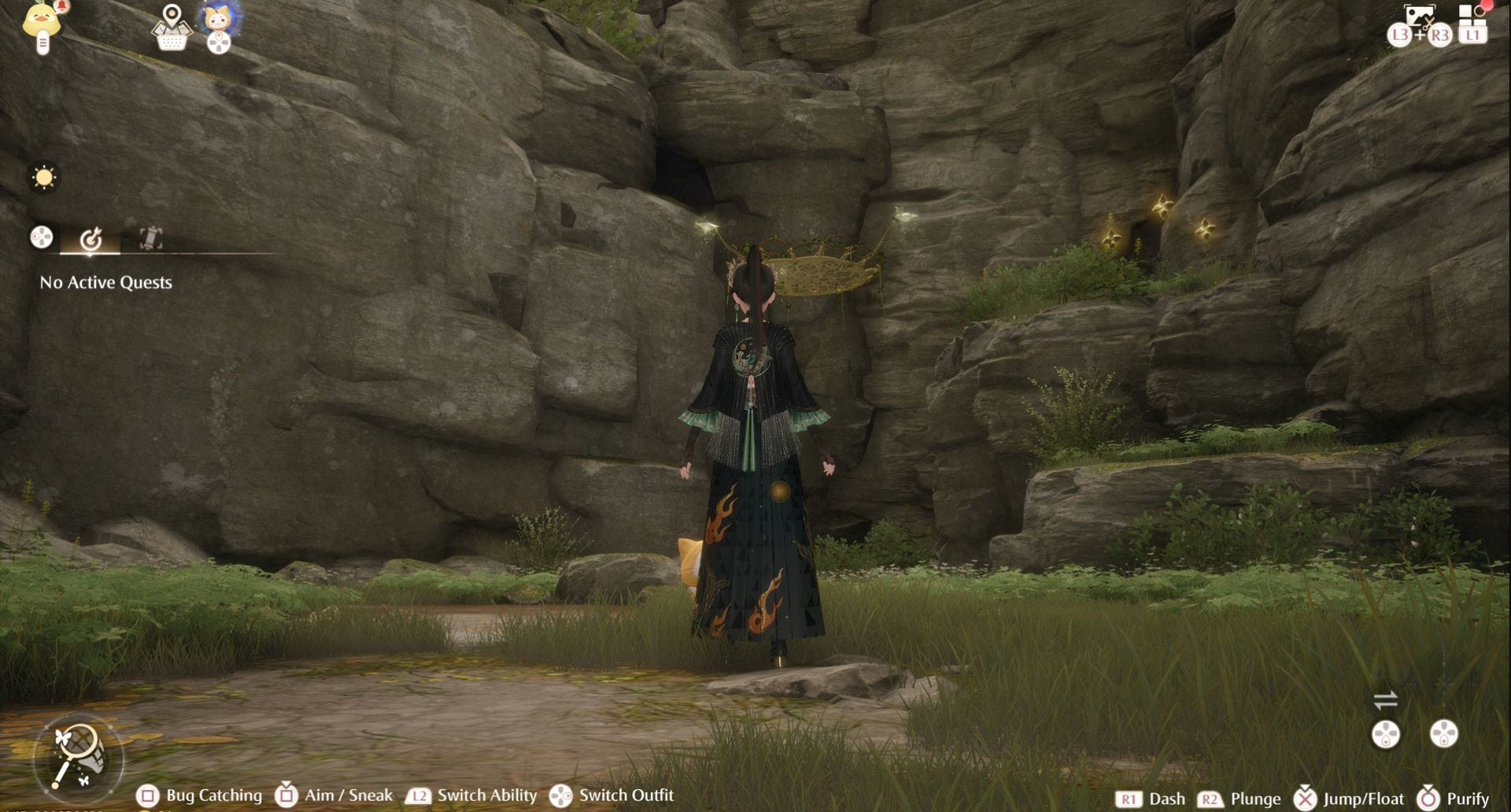Viewport: 1511px width, 812px height.
Task: Open the map pin basket icon
Action: pos(172,28)
